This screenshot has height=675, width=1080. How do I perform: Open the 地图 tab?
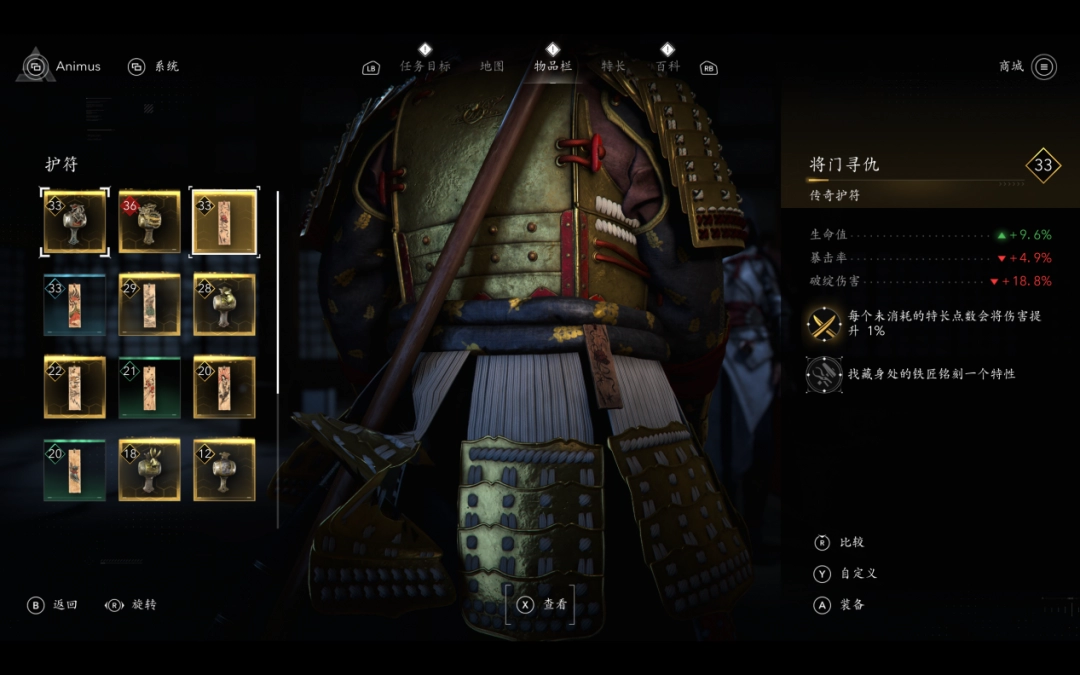(x=492, y=66)
